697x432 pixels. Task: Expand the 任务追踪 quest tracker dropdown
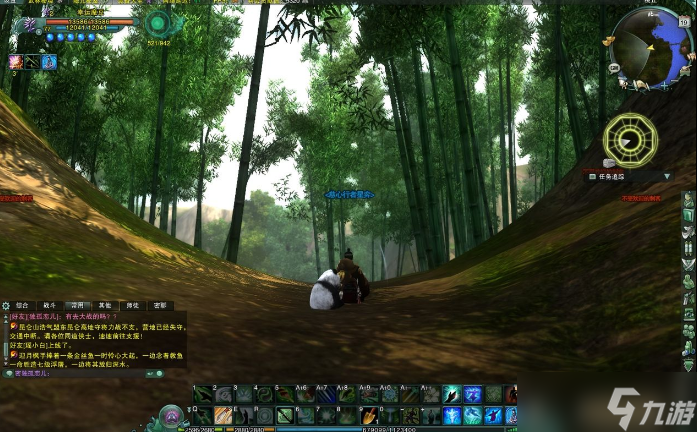[667, 176]
